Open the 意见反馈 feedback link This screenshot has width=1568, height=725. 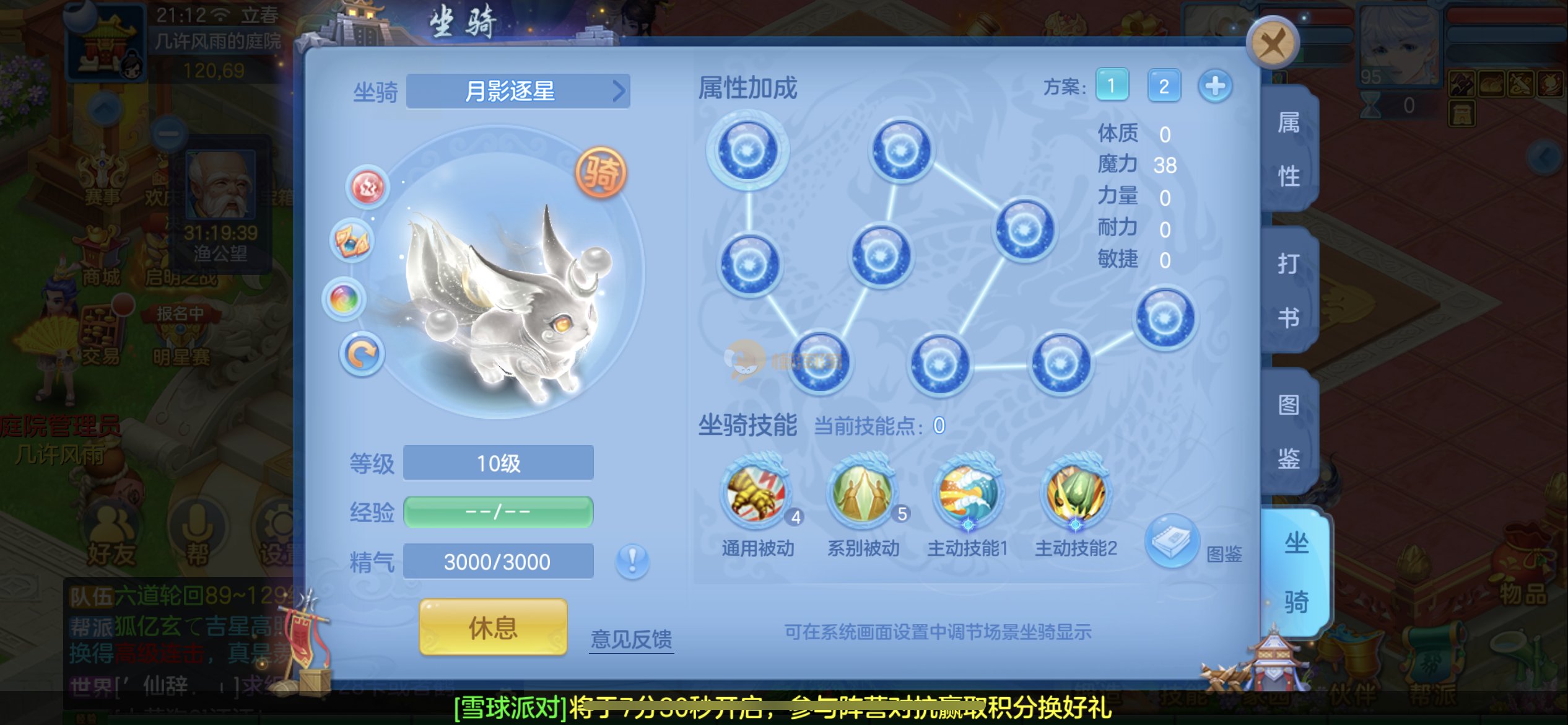[631, 638]
